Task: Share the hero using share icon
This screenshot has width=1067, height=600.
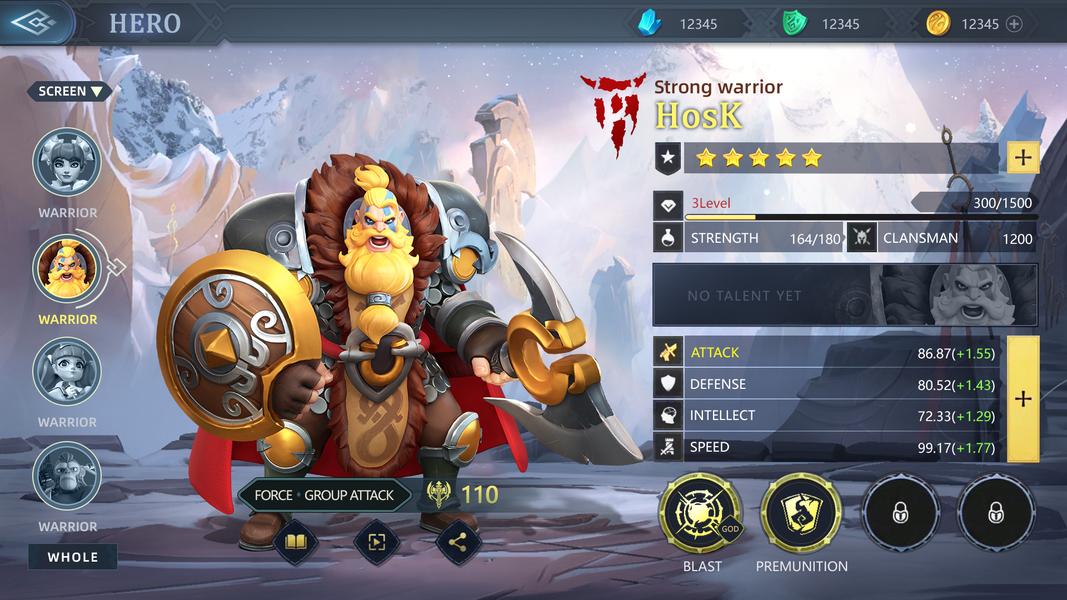Action: (x=458, y=542)
